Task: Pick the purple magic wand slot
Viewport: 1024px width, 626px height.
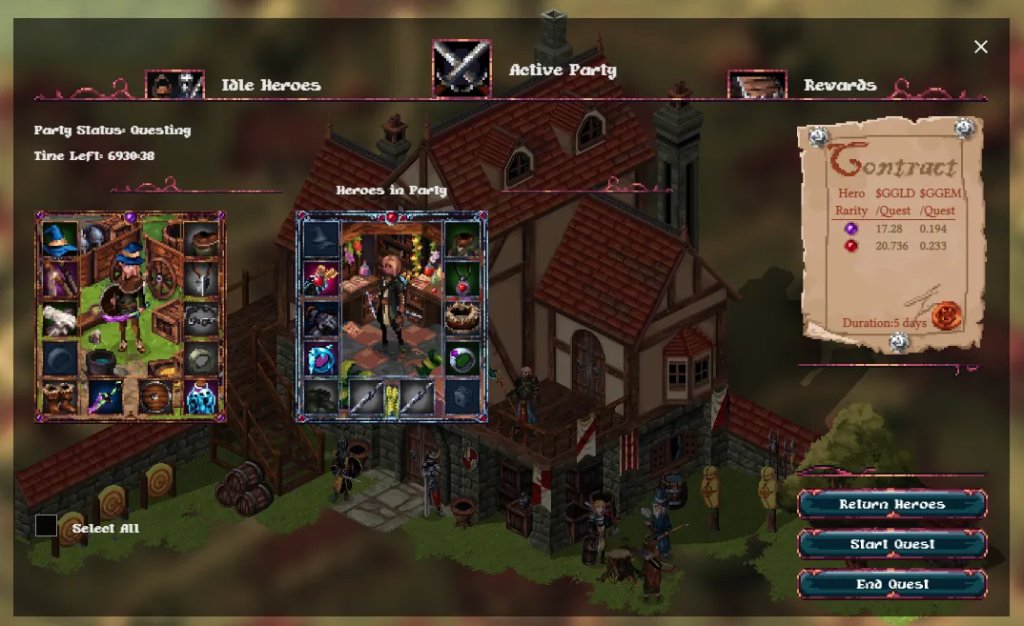Action: 105,397
